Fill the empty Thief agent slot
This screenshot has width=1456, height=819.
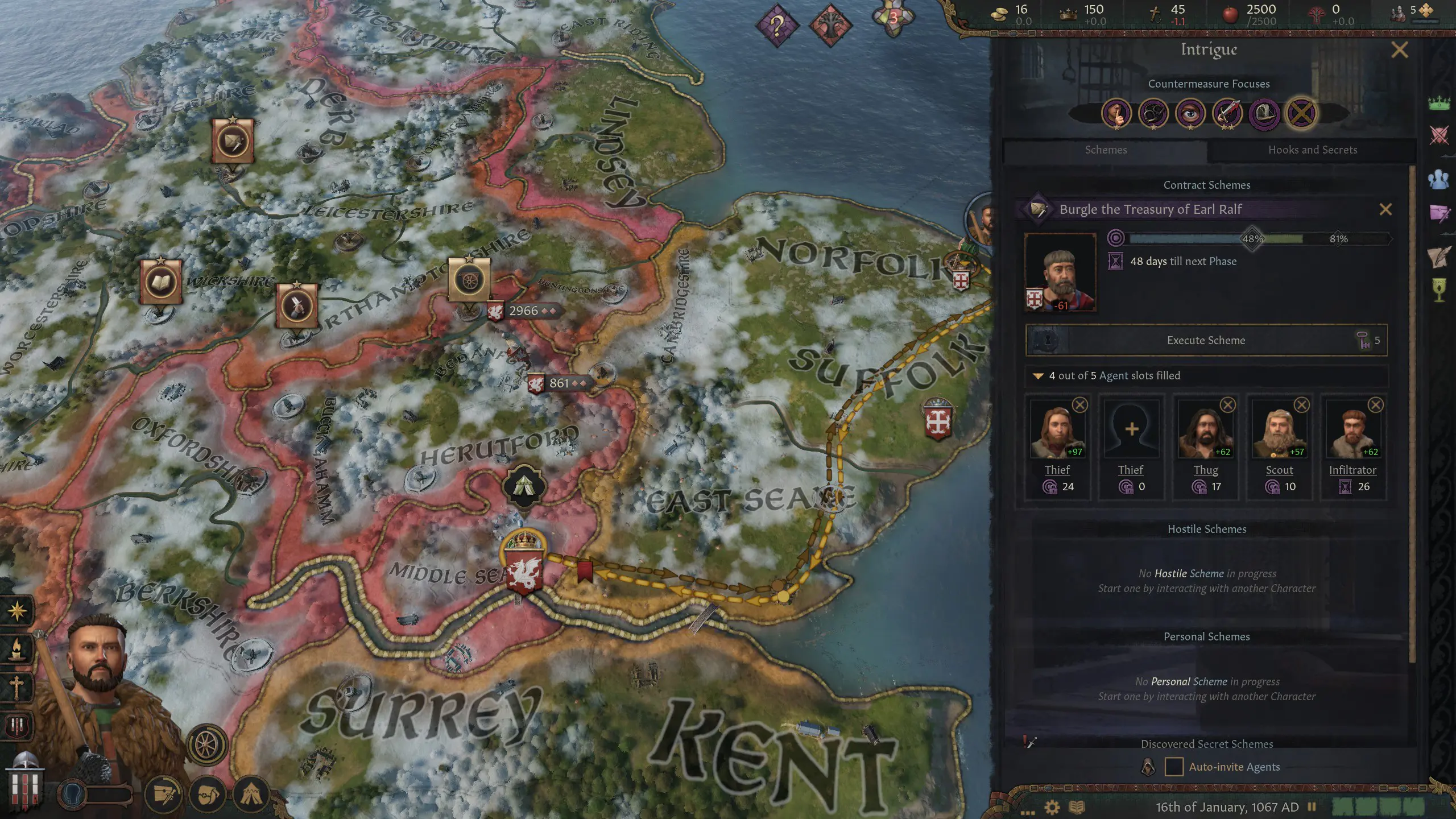(1132, 429)
